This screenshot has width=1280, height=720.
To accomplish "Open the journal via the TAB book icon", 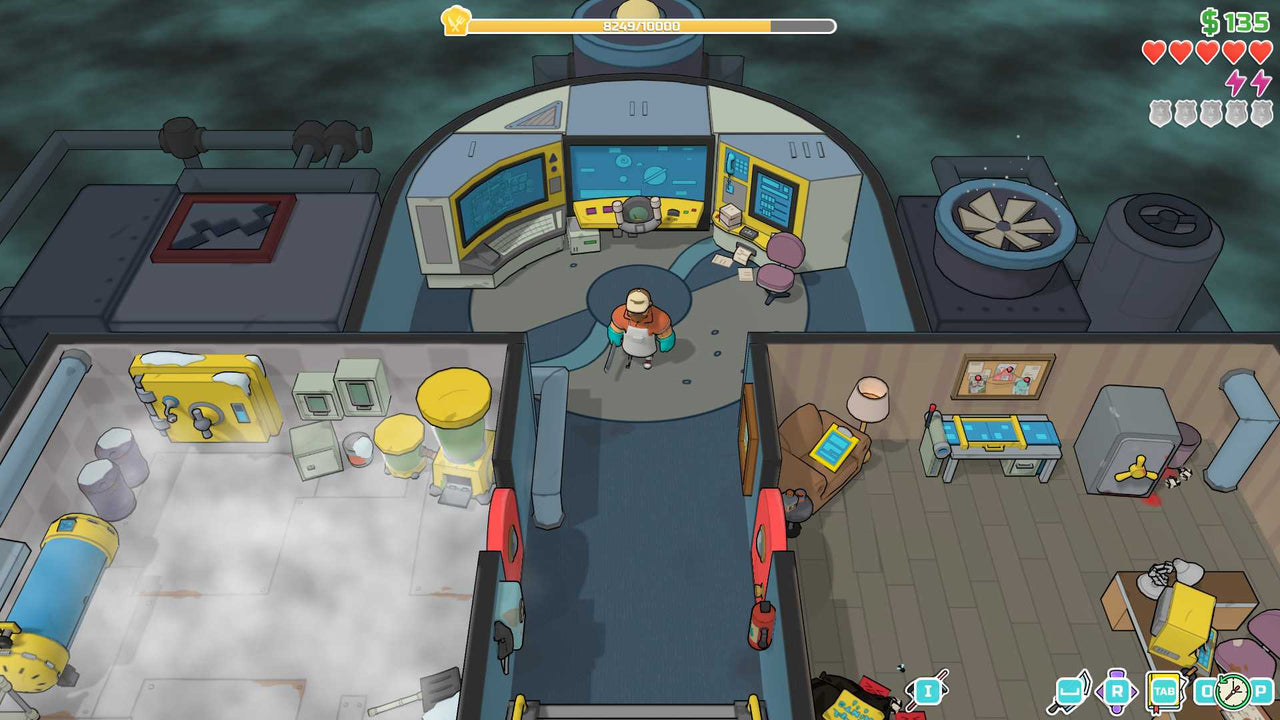I will (1166, 692).
